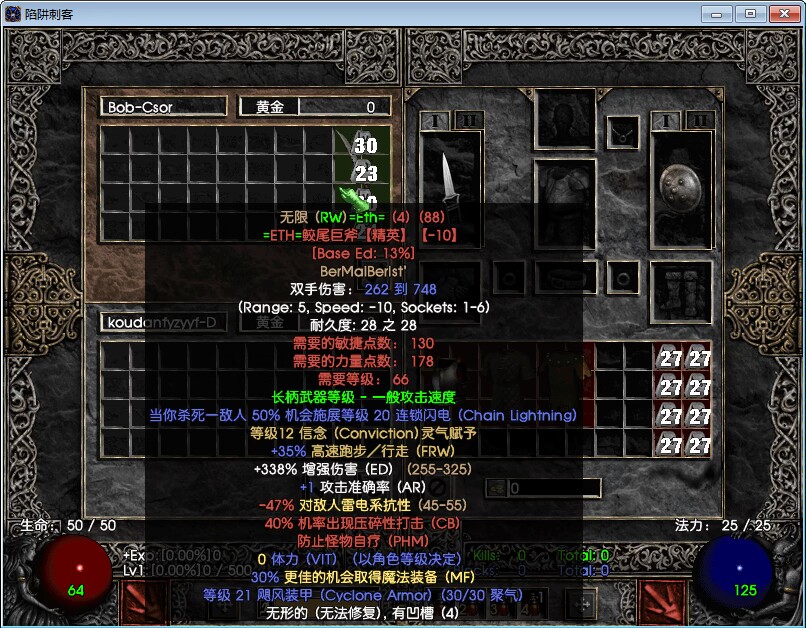Switch to weapon set II above the shield
Screen dimensions: 806x628
(x=700, y=121)
